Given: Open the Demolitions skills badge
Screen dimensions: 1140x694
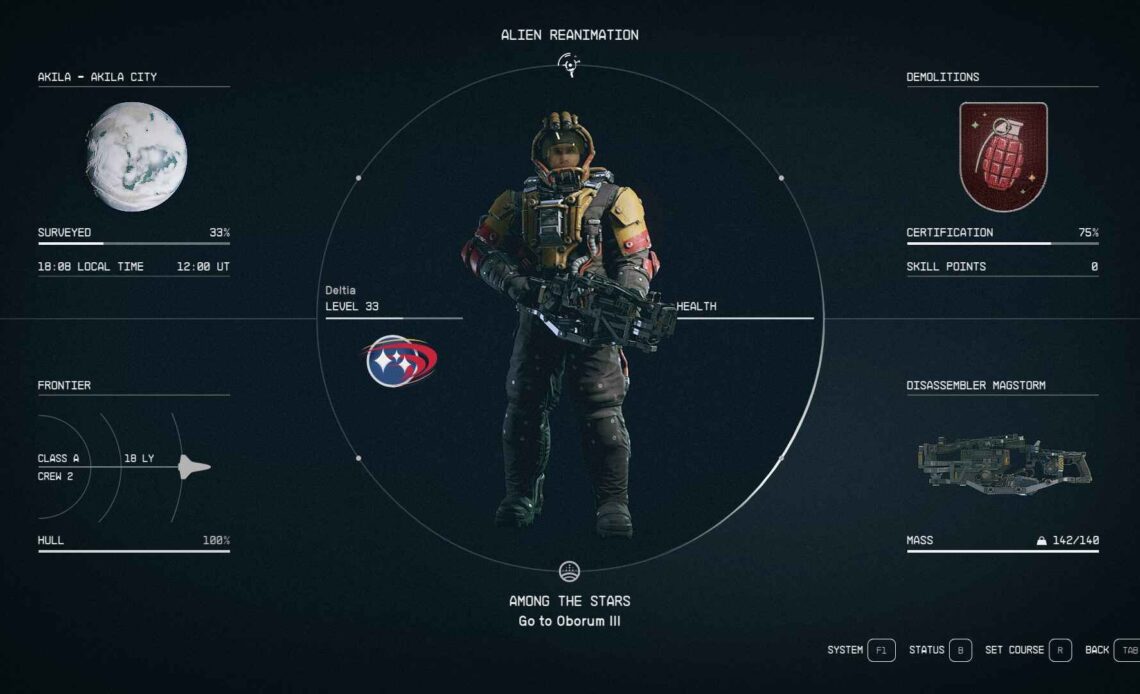Looking at the screenshot, I should tap(1003, 156).
